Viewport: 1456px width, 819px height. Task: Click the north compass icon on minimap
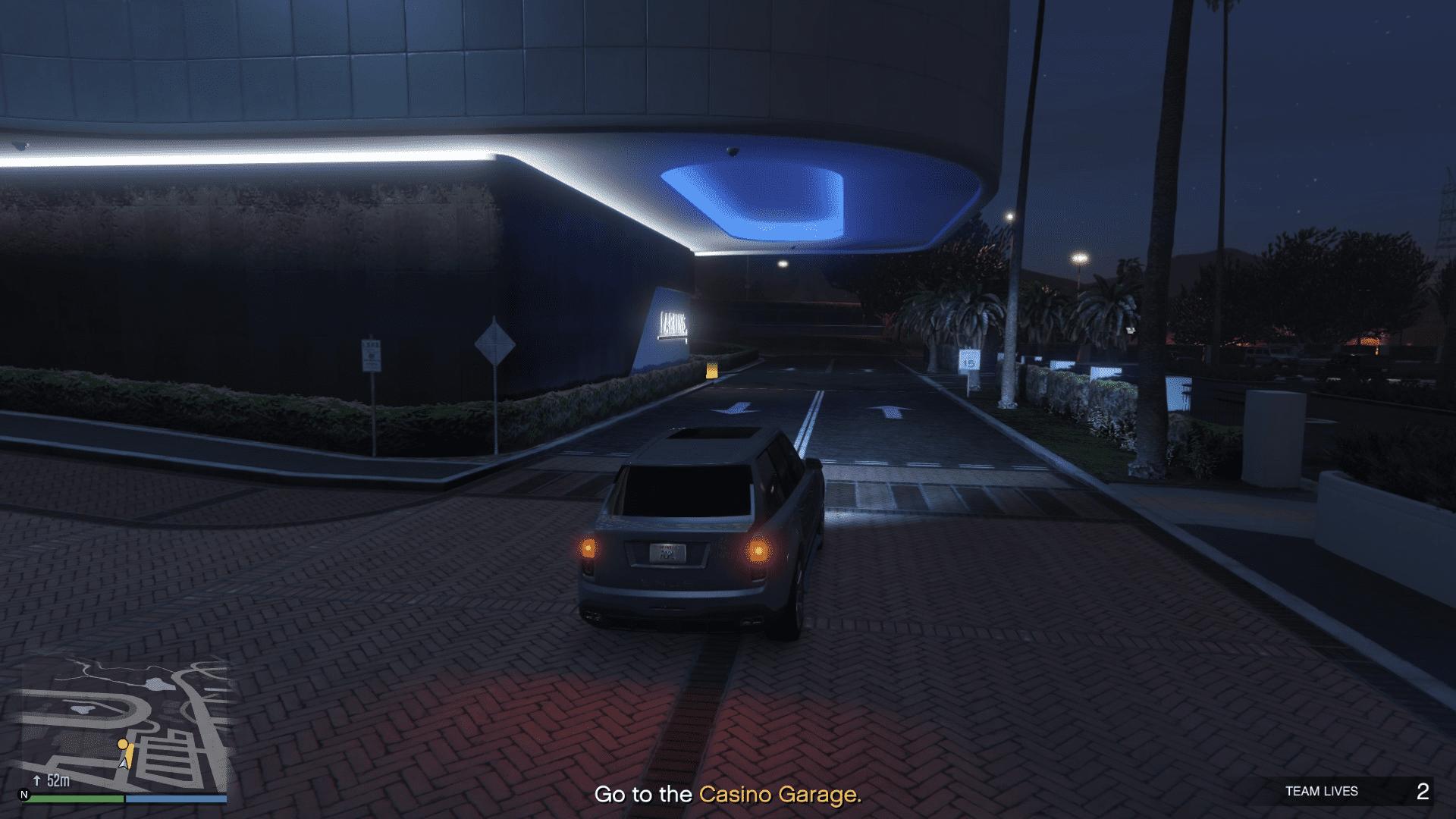24,795
